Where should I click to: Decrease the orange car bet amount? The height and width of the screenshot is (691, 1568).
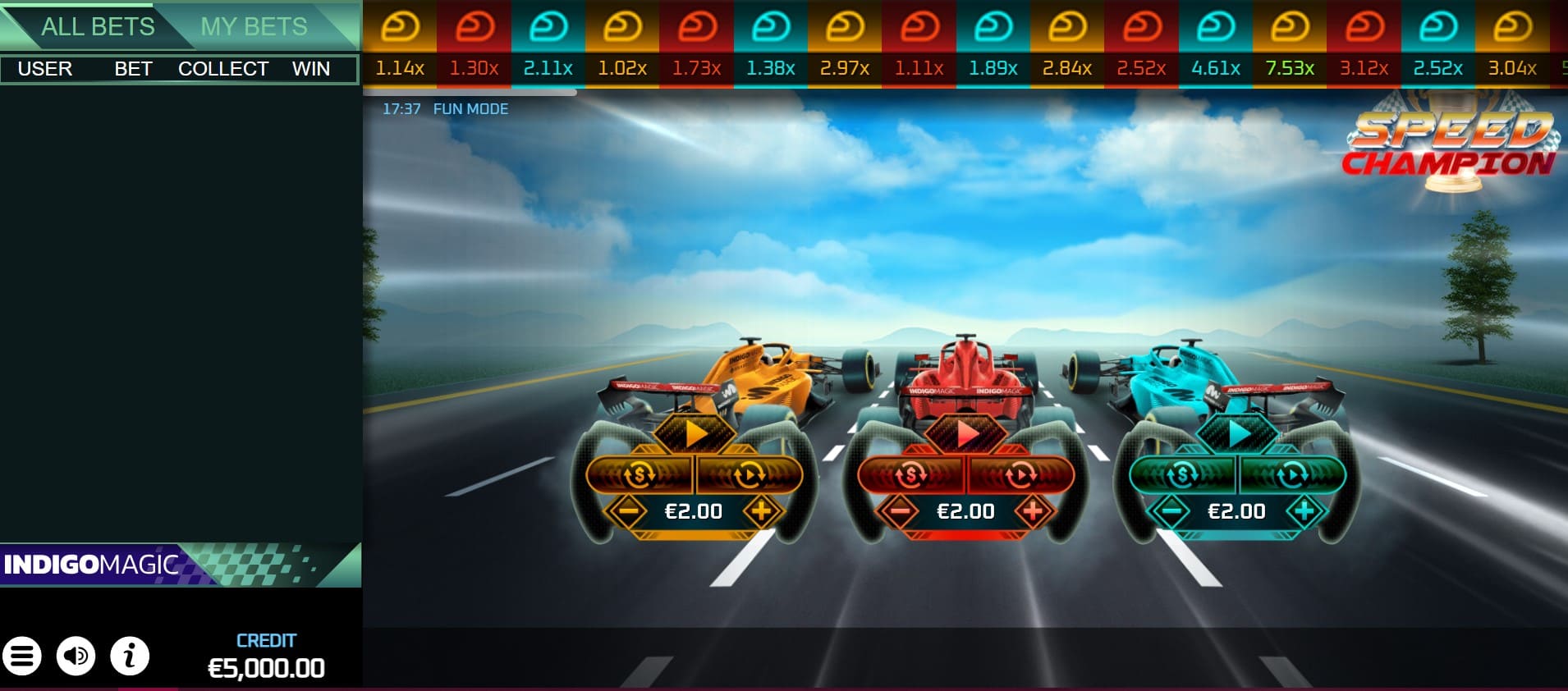point(628,511)
